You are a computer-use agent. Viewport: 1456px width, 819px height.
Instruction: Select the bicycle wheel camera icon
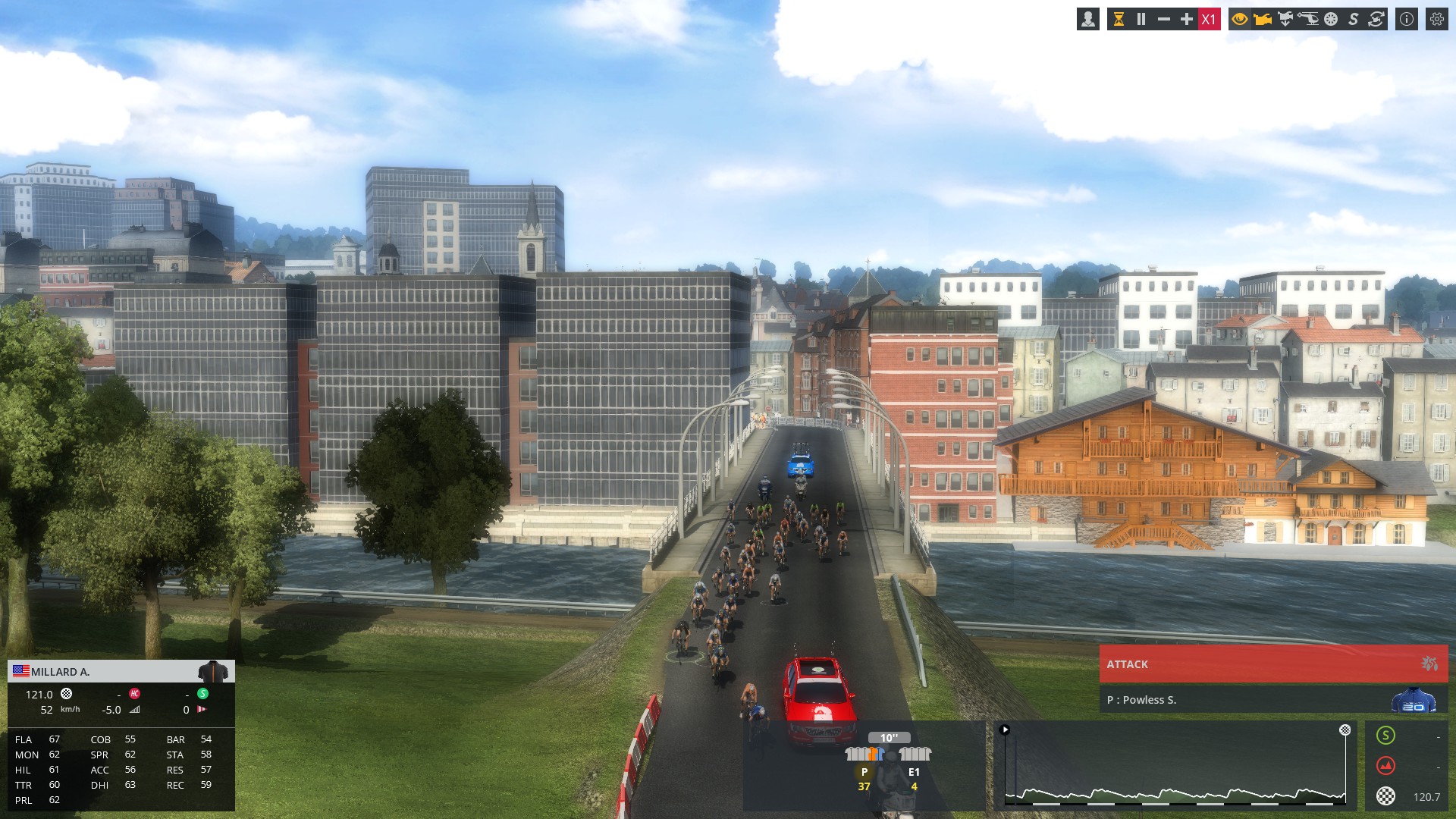pos(1331,20)
